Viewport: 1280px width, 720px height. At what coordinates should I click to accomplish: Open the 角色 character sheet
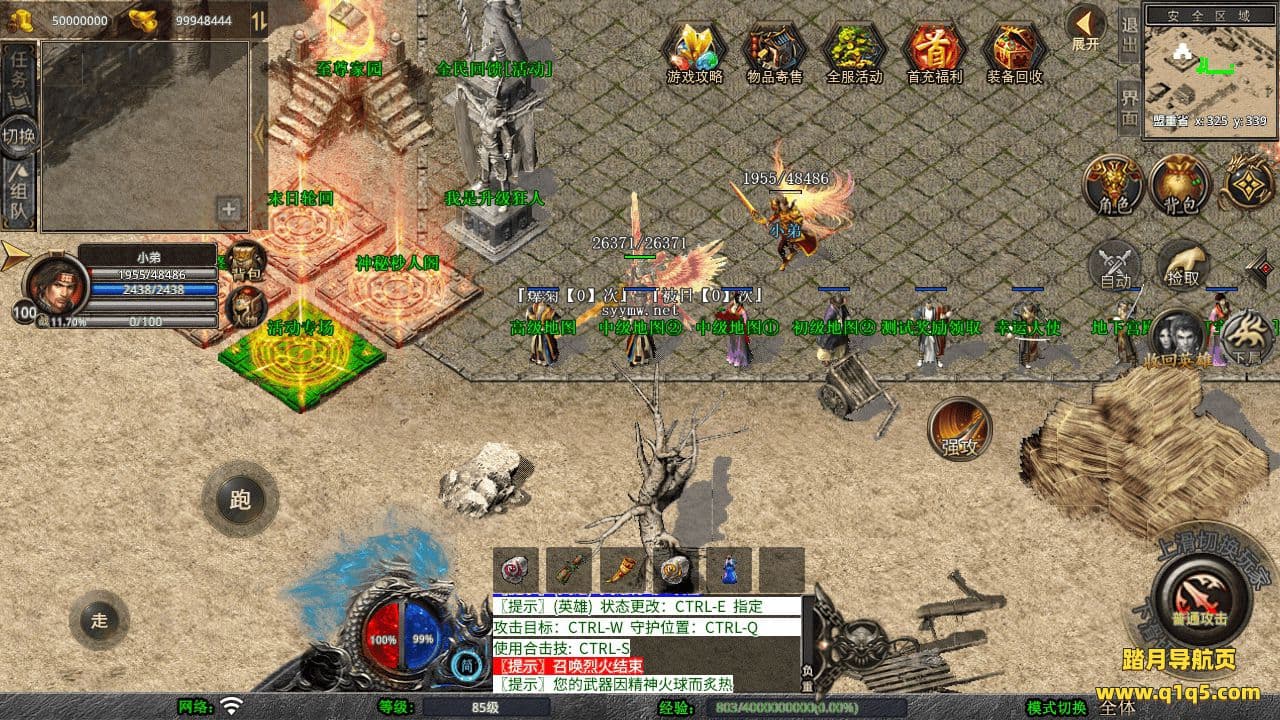pyautogui.click(x=1114, y=186)
